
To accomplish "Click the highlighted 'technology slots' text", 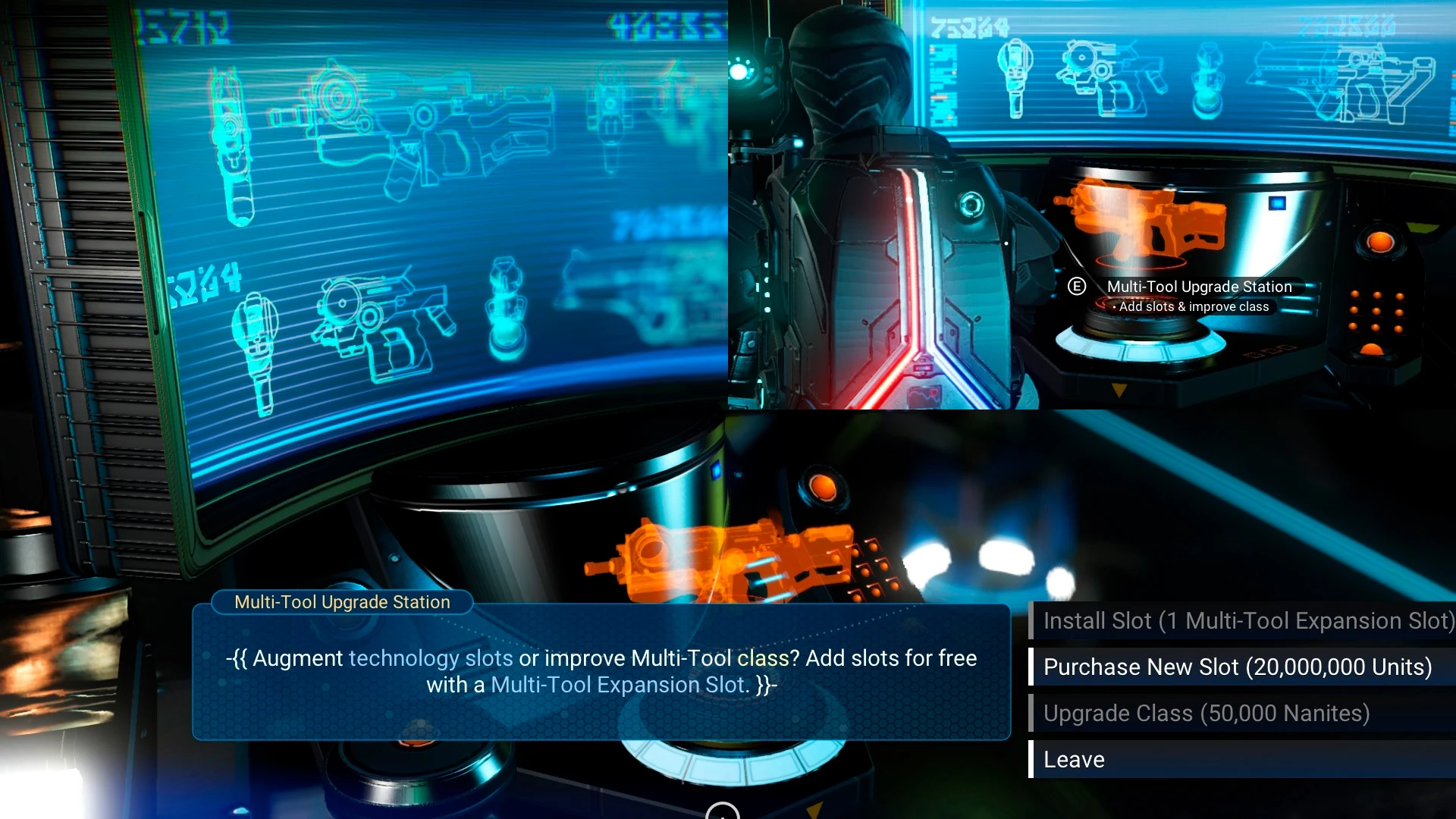I will pos(431,658).
